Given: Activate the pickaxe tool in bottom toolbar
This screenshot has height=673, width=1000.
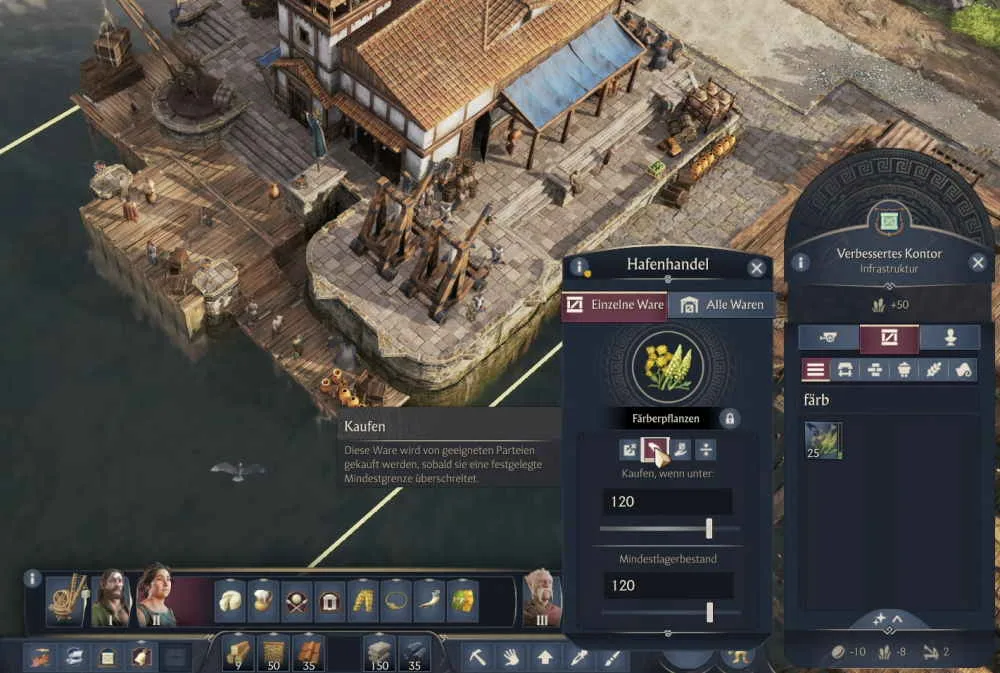Looking at the screenshot, I should pyautogui.click(x=478, y=657).
